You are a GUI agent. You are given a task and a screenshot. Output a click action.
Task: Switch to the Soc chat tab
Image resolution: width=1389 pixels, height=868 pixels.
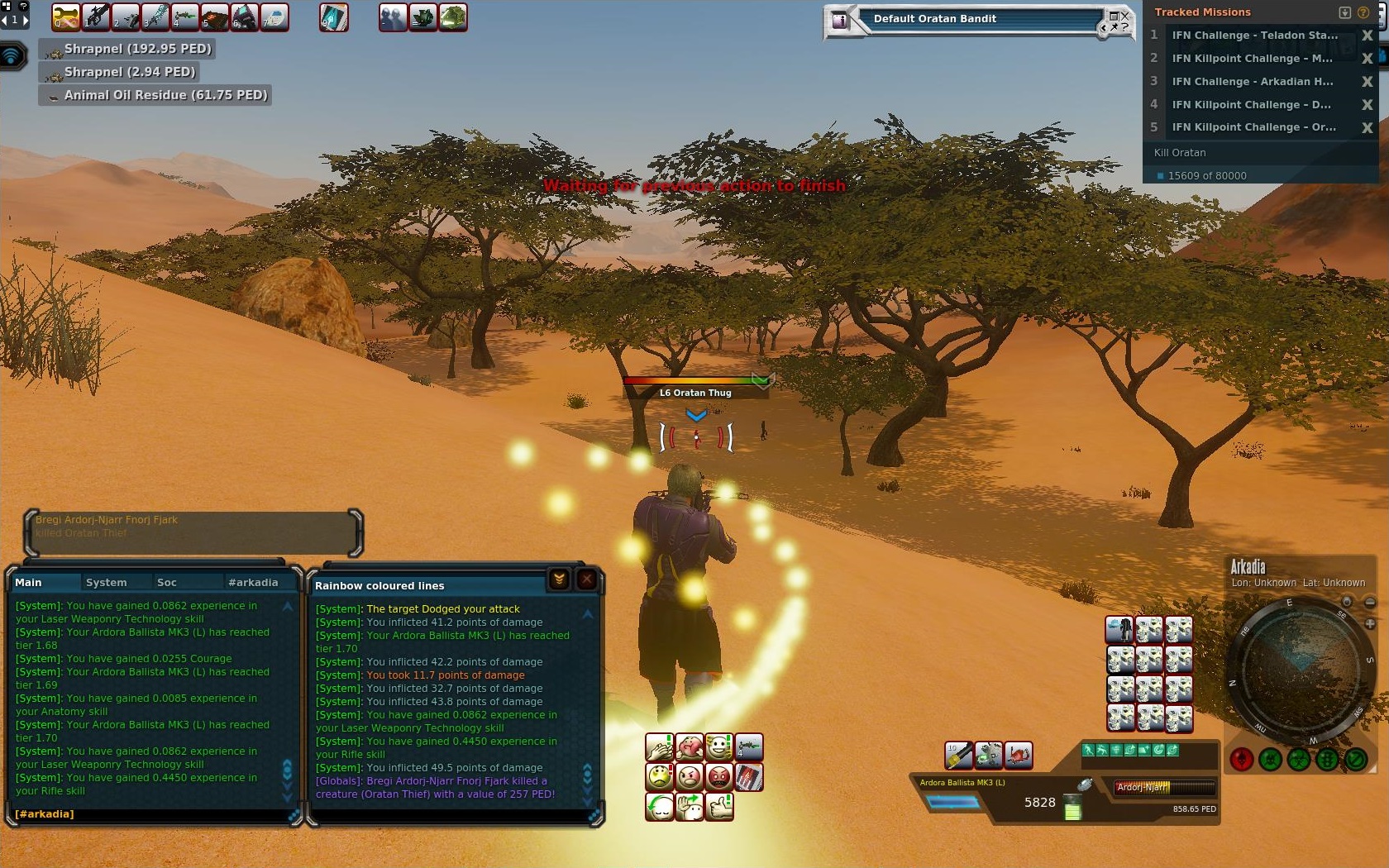[166, 582]
